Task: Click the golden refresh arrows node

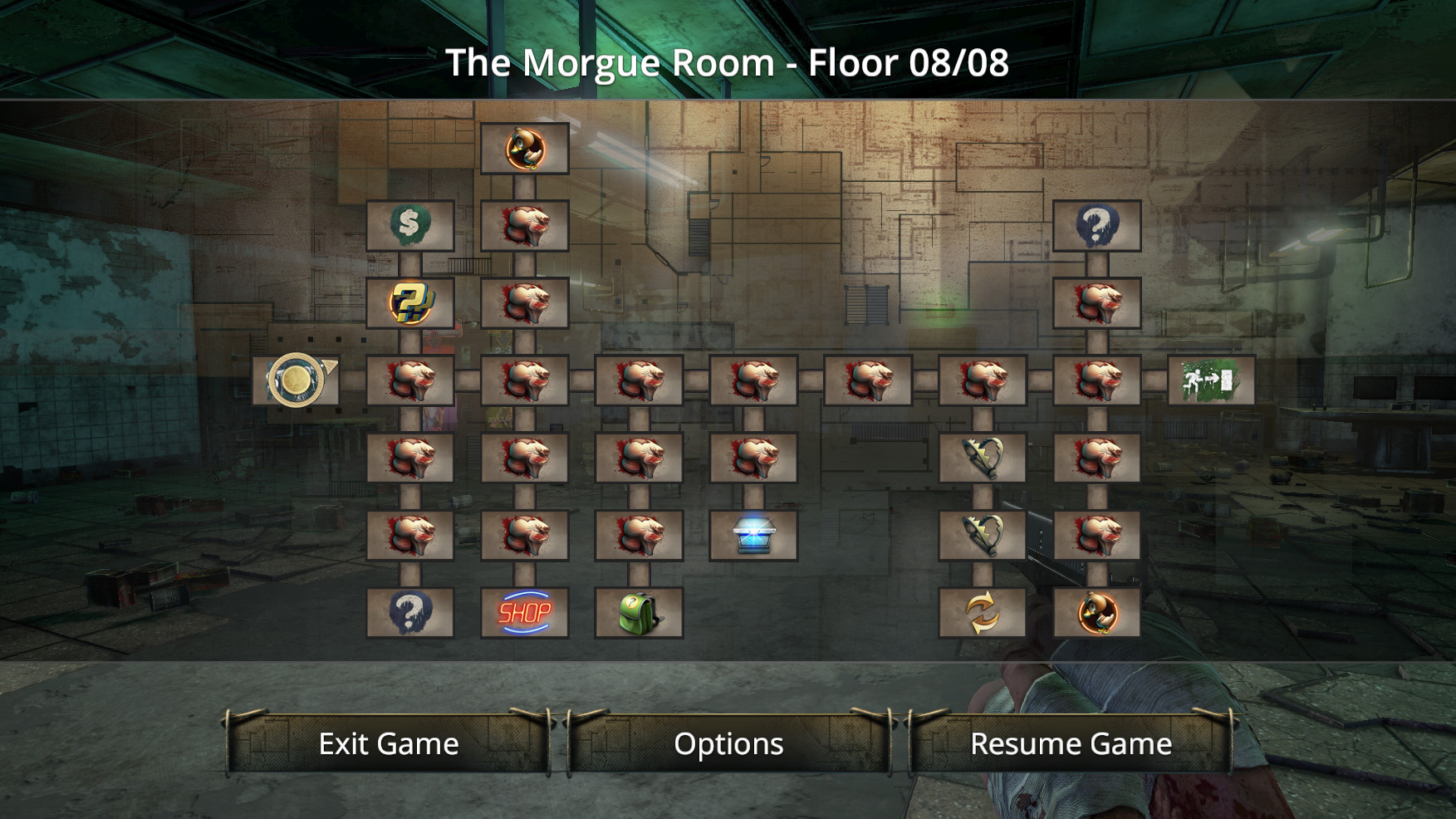Action: pyautogui.click(x=982, y=615)
